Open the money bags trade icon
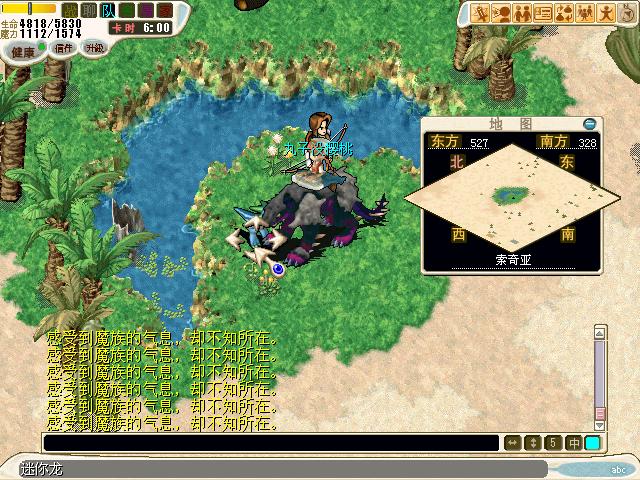 point(565,12)
